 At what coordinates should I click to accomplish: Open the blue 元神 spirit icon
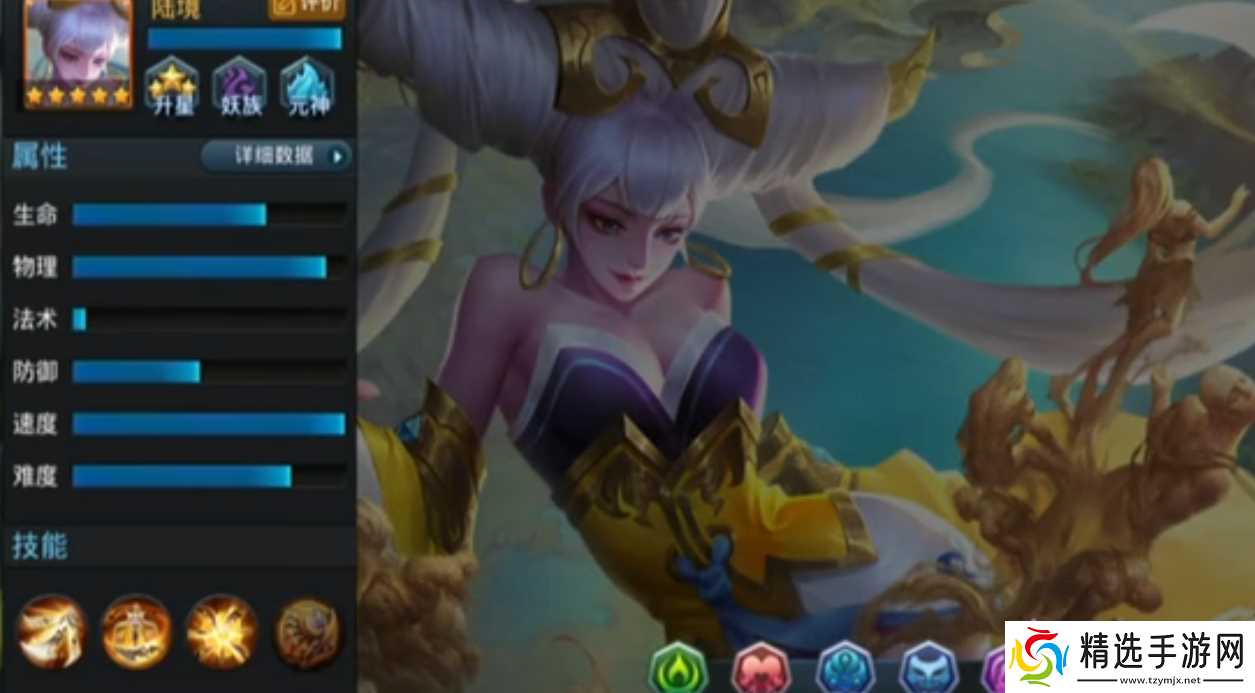click(307, 84)
